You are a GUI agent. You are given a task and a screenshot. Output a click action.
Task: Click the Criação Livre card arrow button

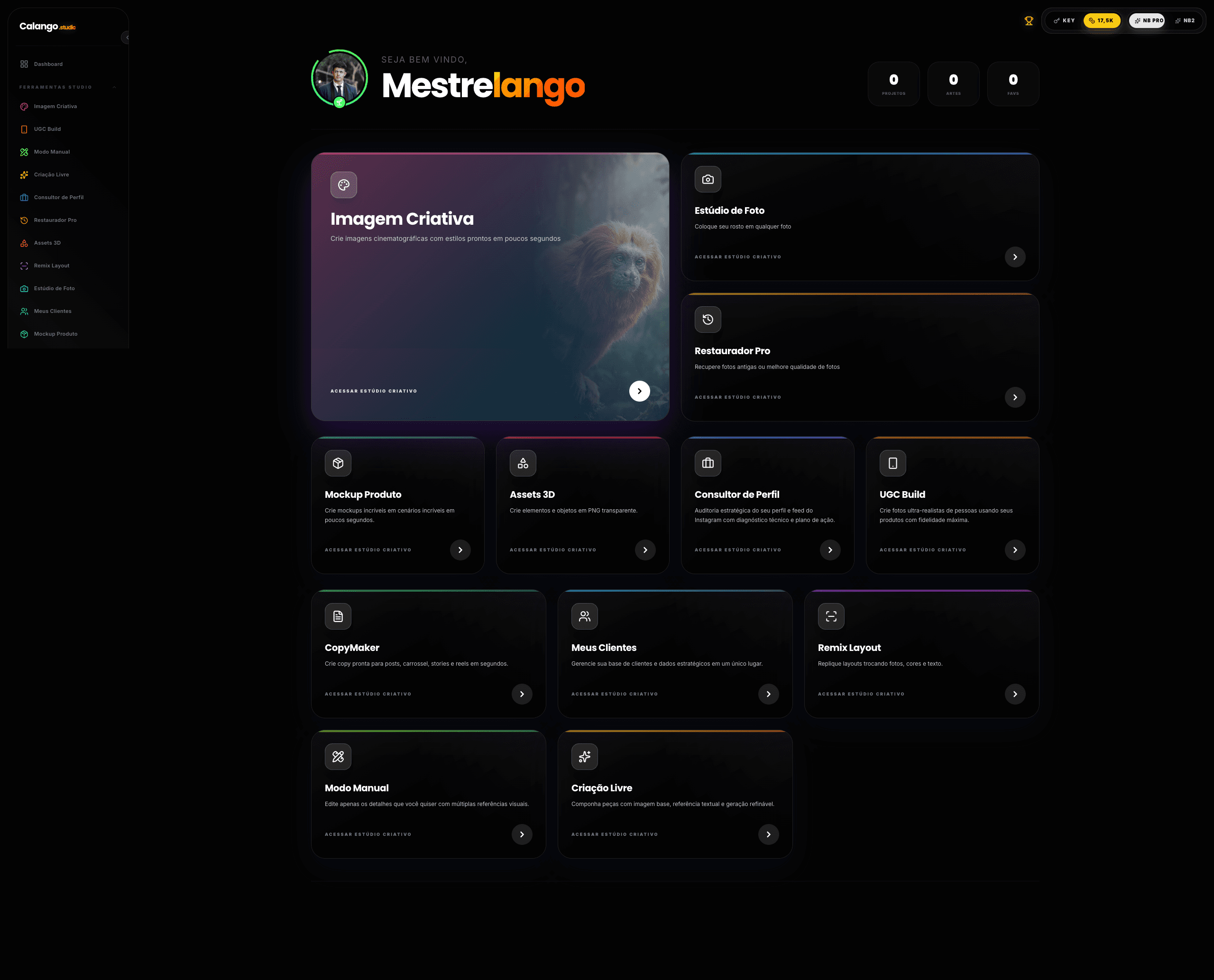768,835
